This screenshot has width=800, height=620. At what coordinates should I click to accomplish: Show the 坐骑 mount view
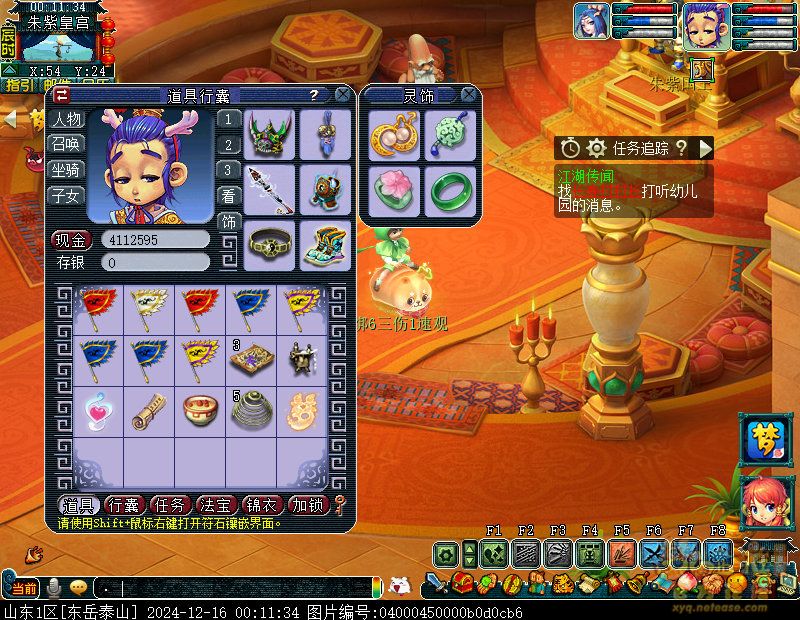coord(66,170)
